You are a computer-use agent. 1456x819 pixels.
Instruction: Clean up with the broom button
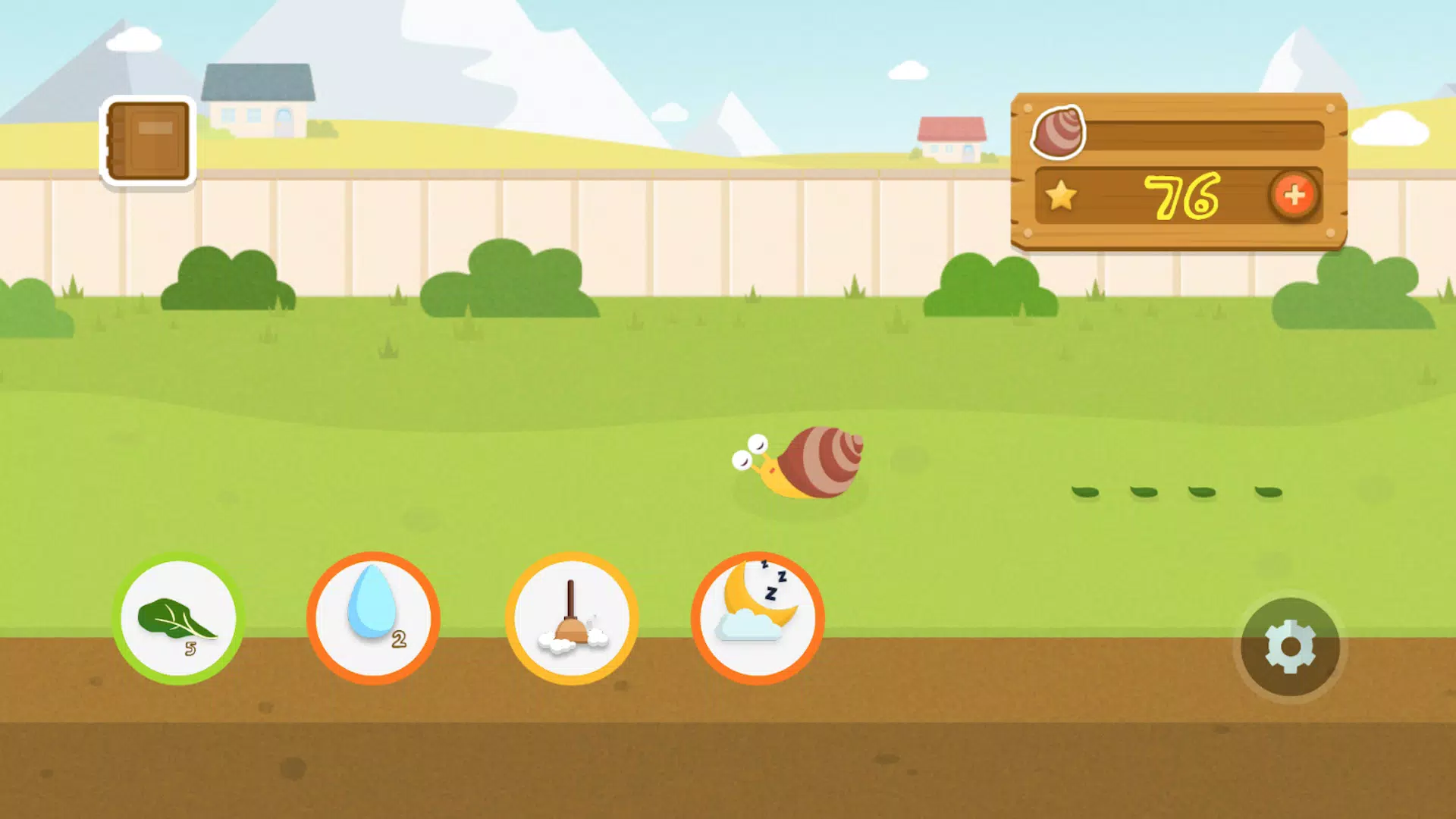[x=572, y=618]
